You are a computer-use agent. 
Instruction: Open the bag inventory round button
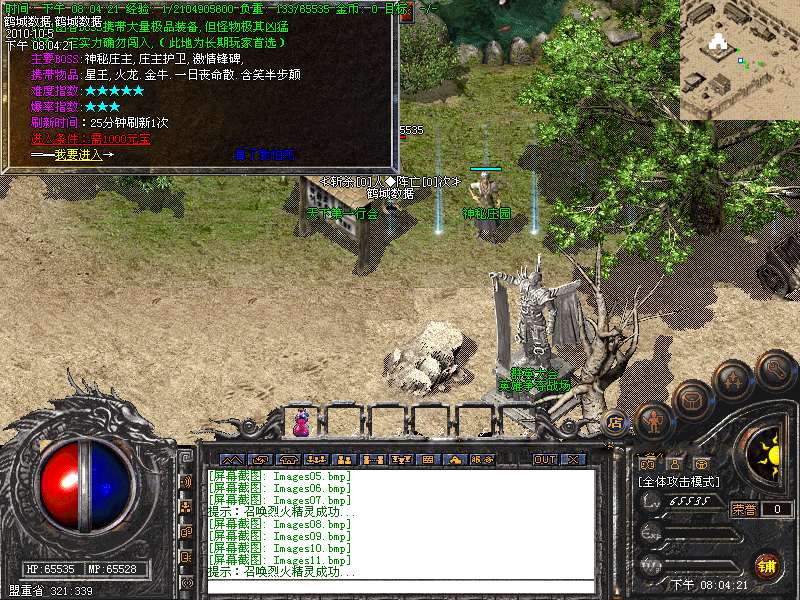692,400
